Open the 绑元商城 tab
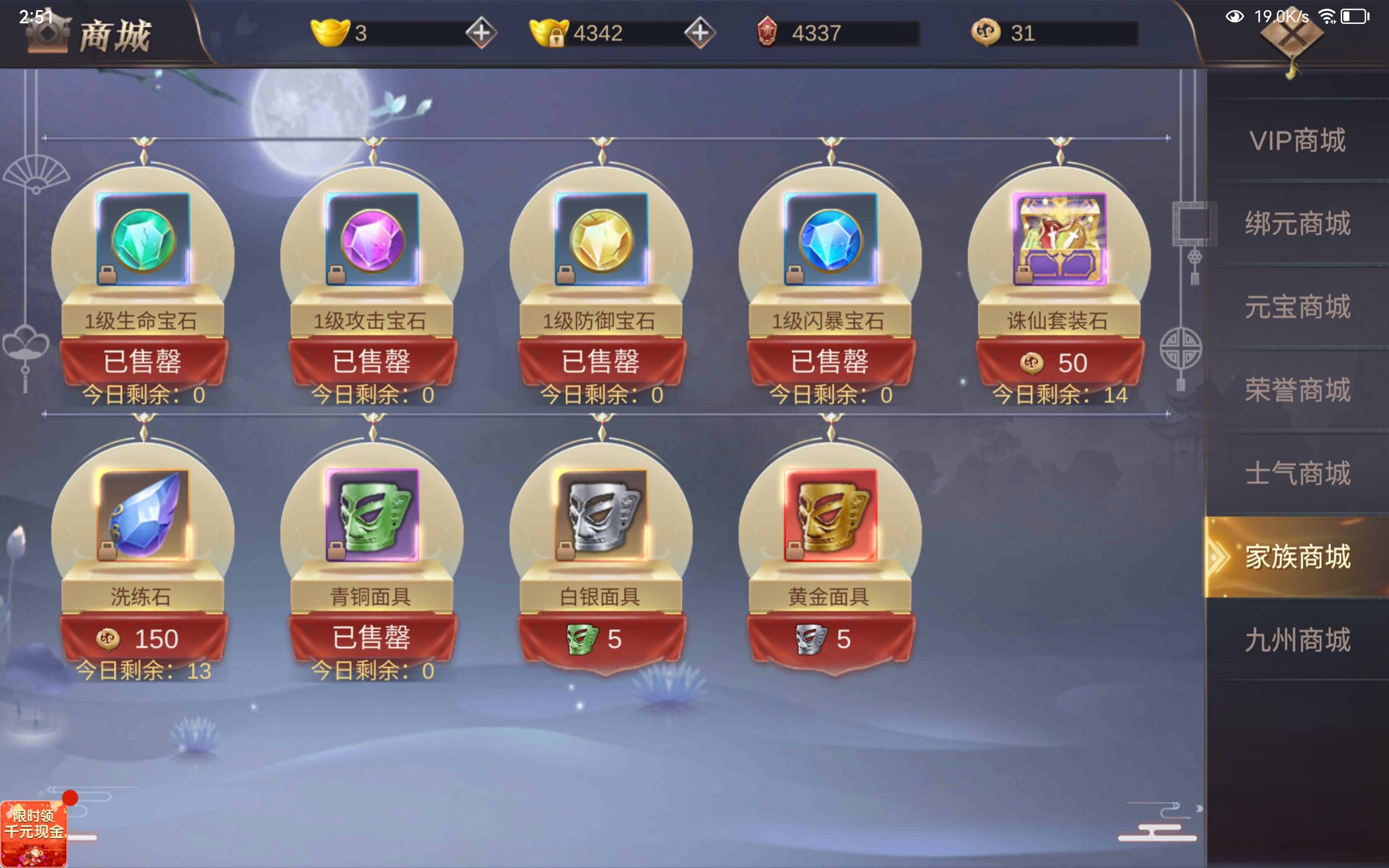 click(x=1297, y=224)
